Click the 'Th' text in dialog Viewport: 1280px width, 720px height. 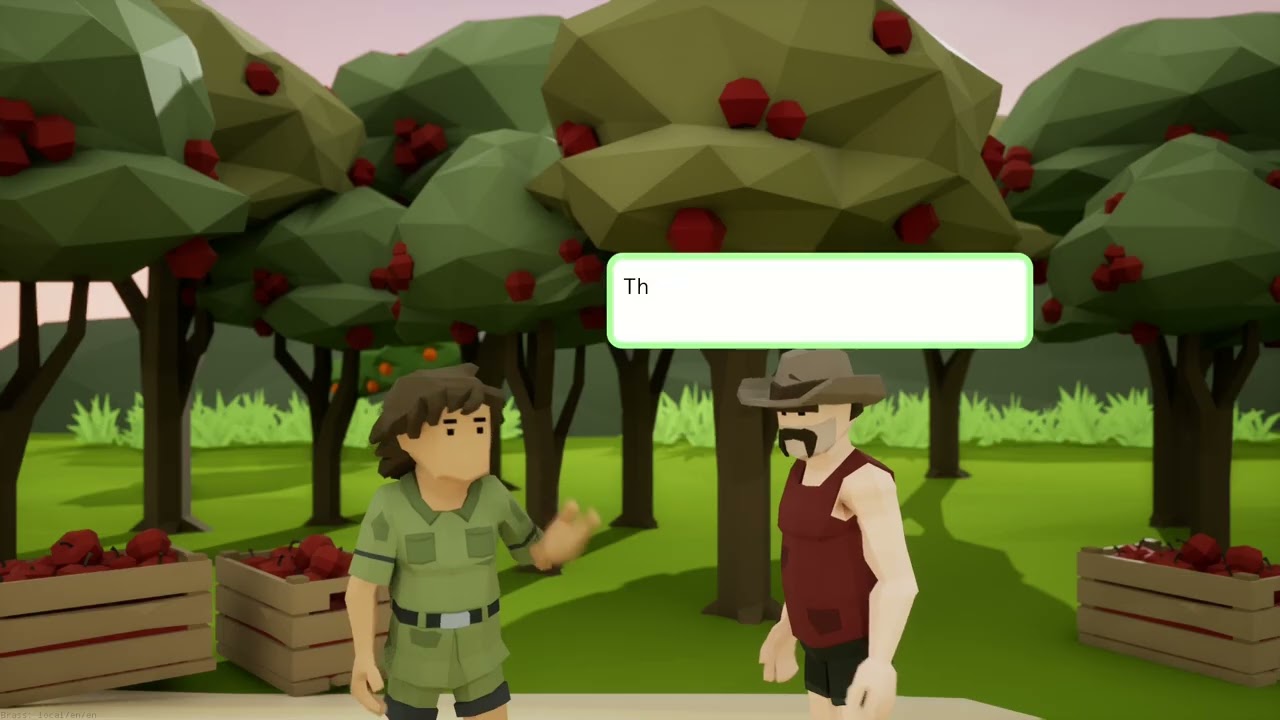(x=636, y=287)
